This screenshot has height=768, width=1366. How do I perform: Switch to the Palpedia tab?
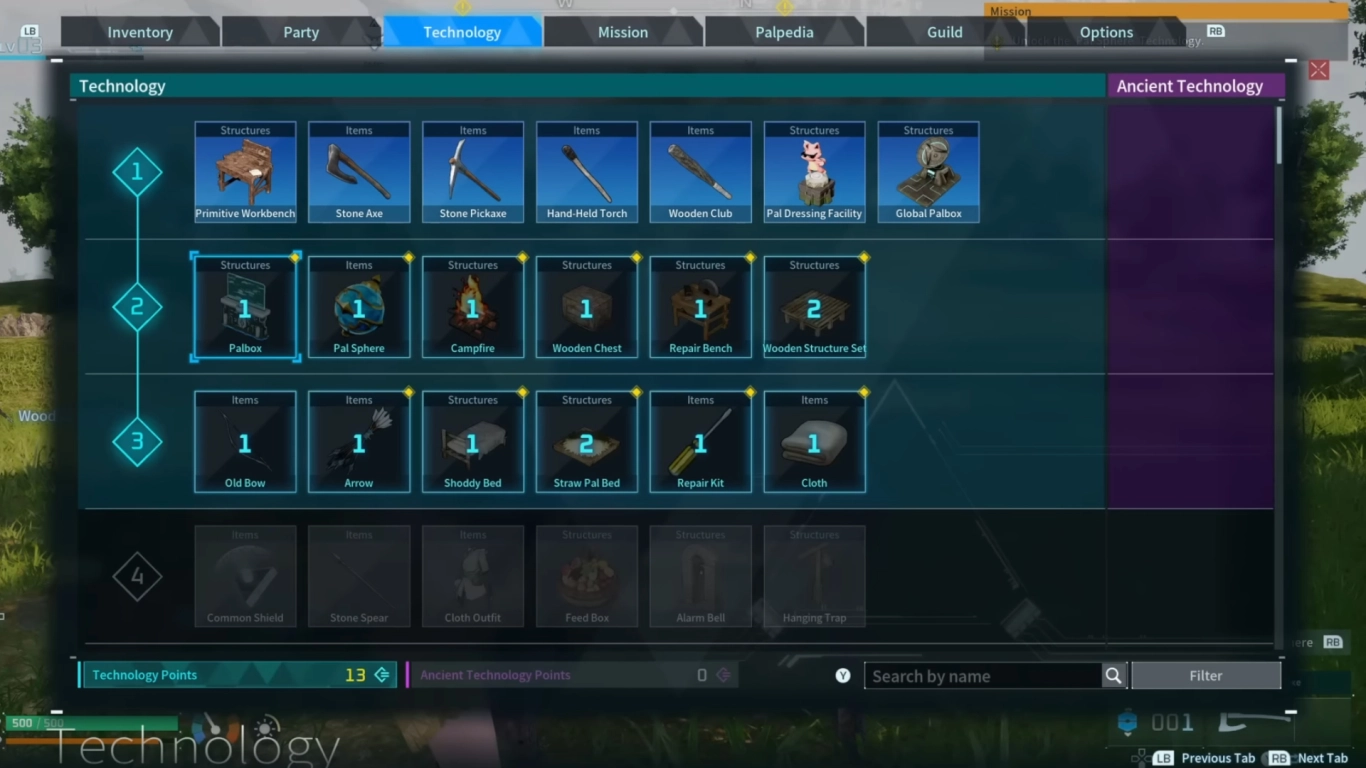tap(784, 31)
